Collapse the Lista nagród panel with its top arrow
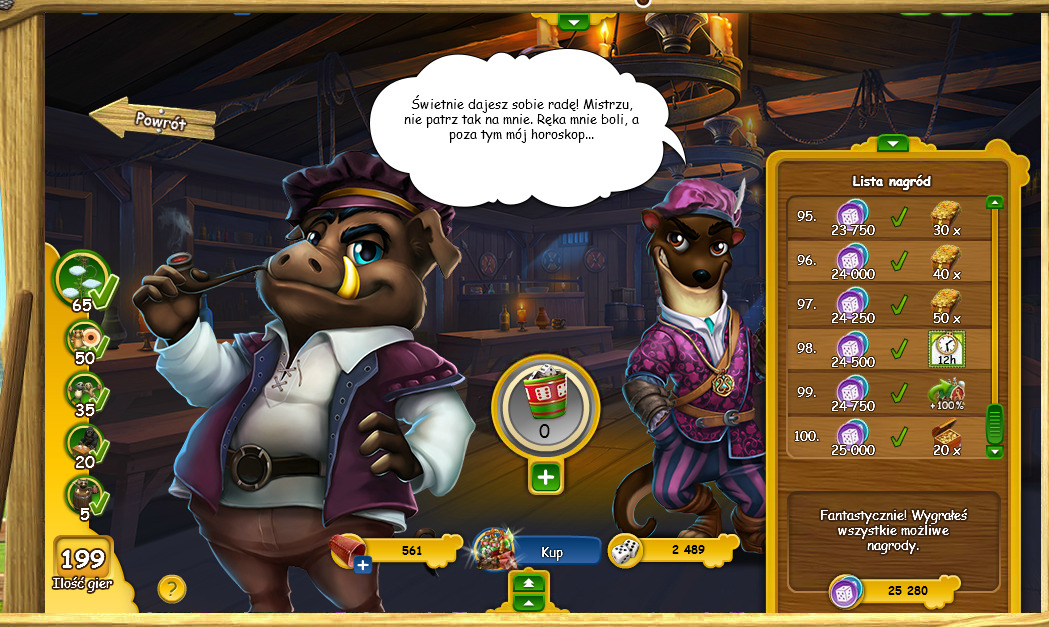 (x=892, y=144)
